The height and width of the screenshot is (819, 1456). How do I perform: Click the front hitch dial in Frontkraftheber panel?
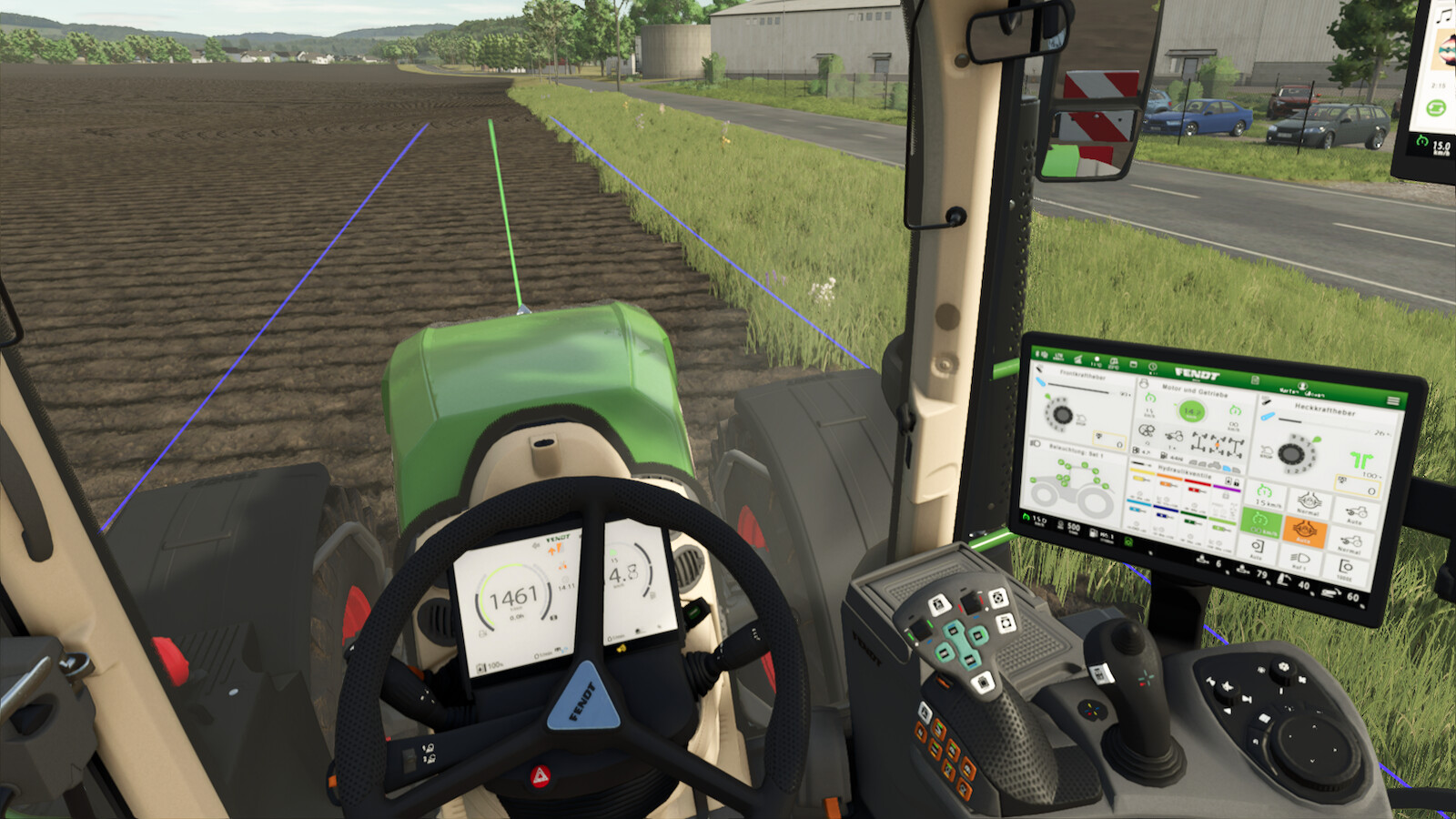1061,413
